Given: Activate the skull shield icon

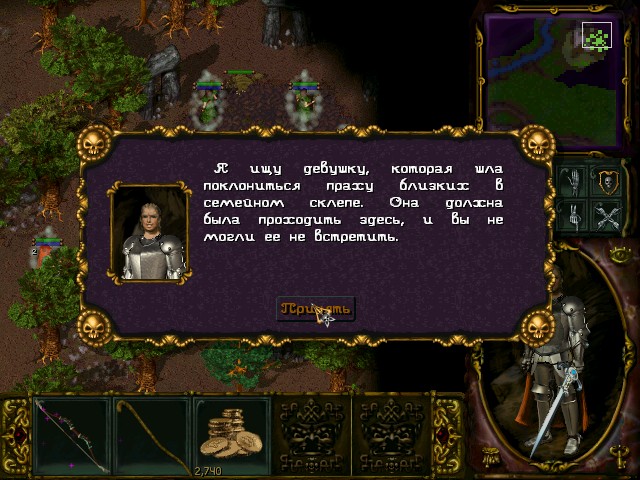Looking at the screenshot, I should point(608,182).
